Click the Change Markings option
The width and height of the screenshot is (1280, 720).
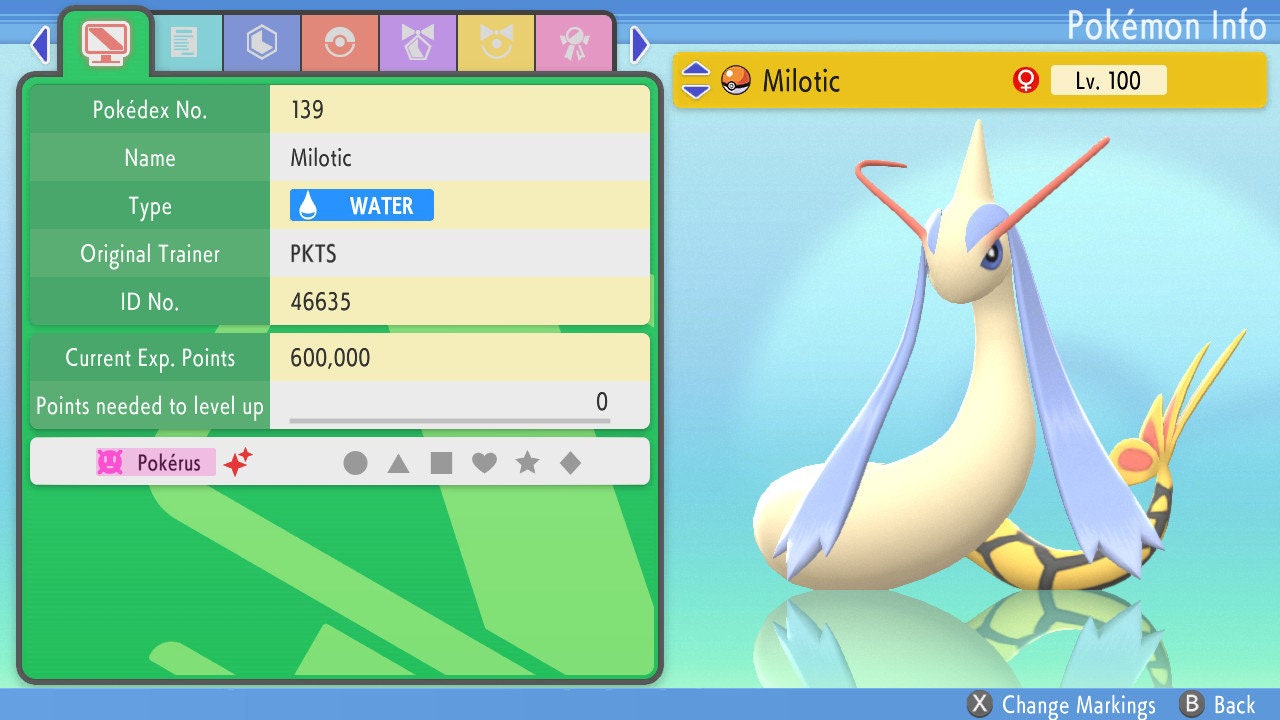tap(1062, 705)
